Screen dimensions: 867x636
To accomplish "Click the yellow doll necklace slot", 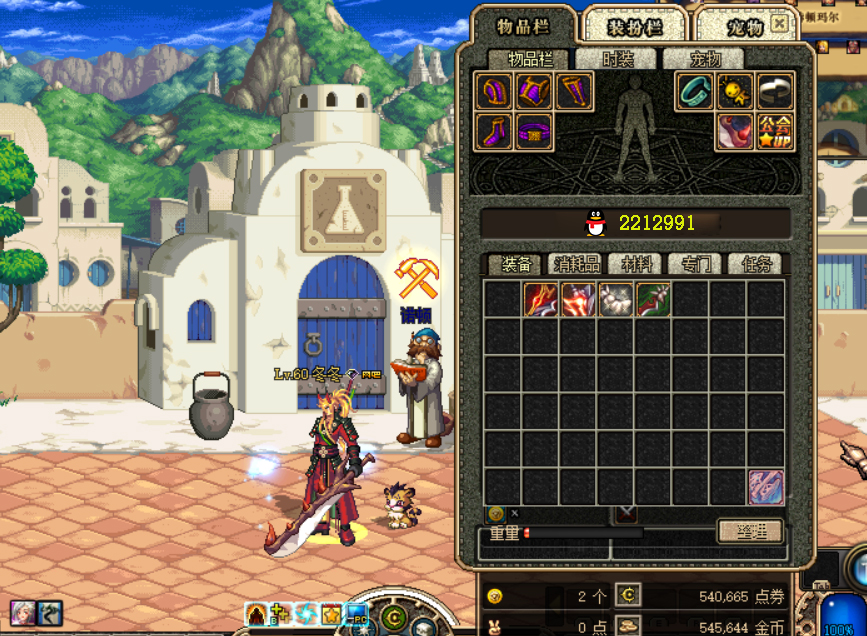I will (x=735, y=92).
